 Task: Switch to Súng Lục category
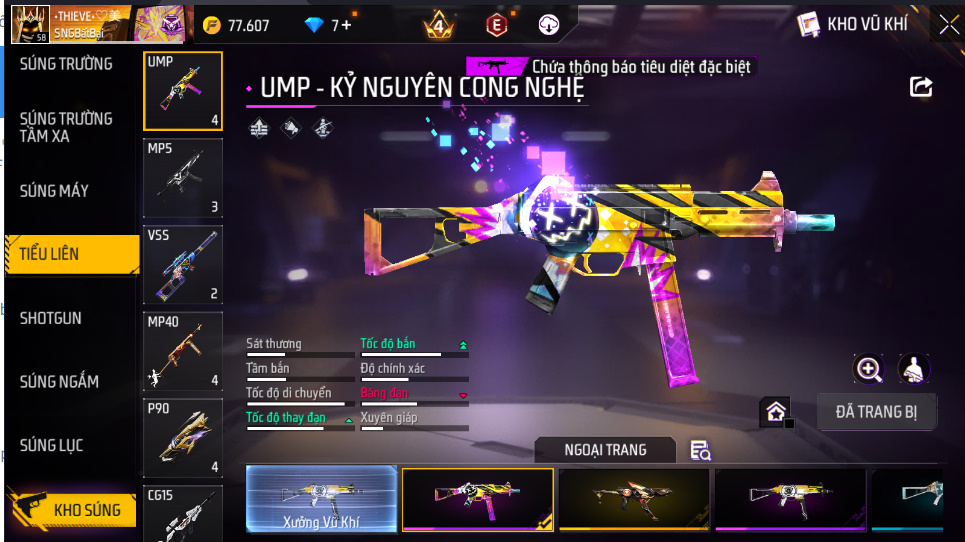click(x=51, y=445)
